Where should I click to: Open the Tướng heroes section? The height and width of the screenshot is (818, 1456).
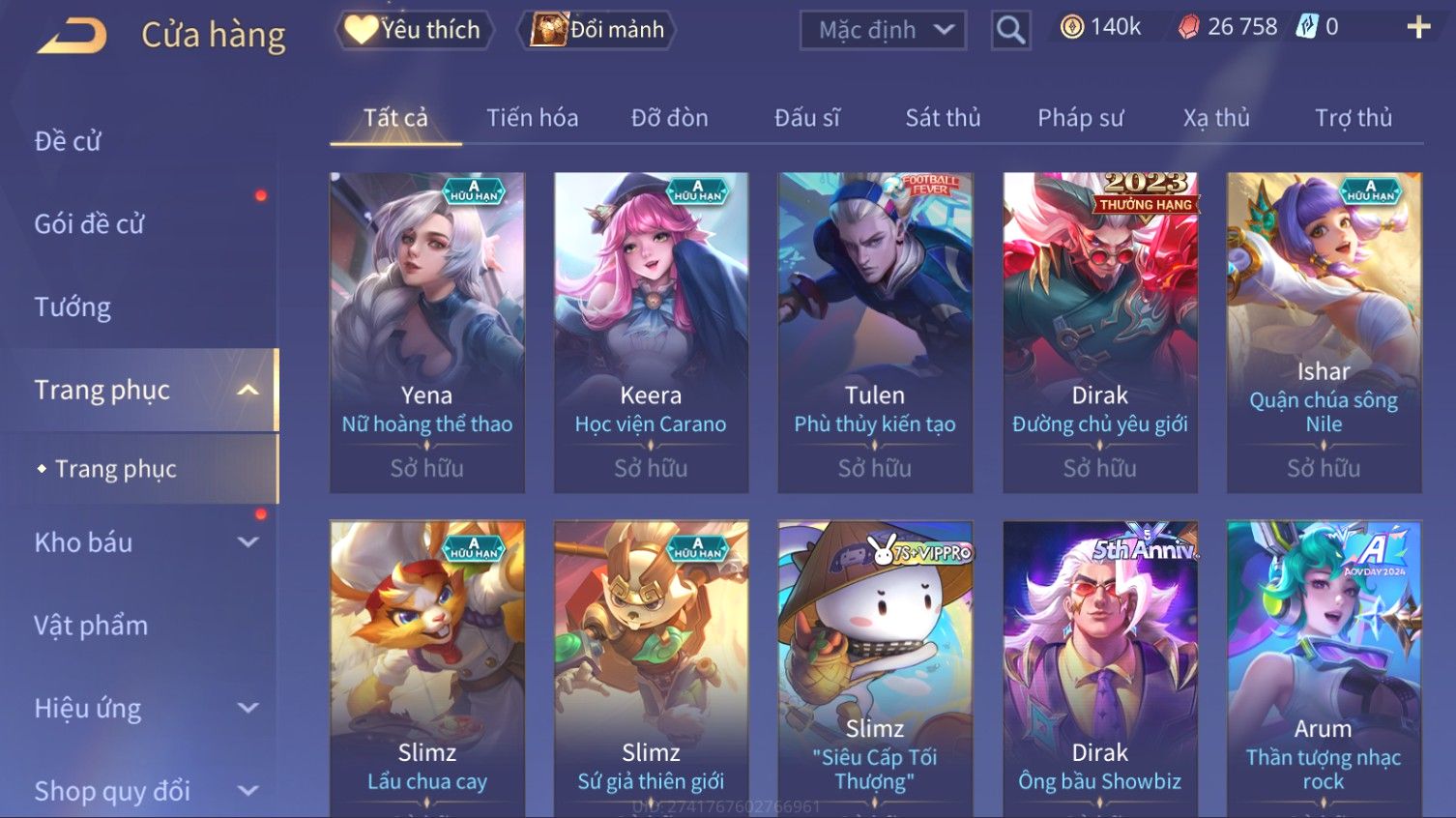click(73, 307)
